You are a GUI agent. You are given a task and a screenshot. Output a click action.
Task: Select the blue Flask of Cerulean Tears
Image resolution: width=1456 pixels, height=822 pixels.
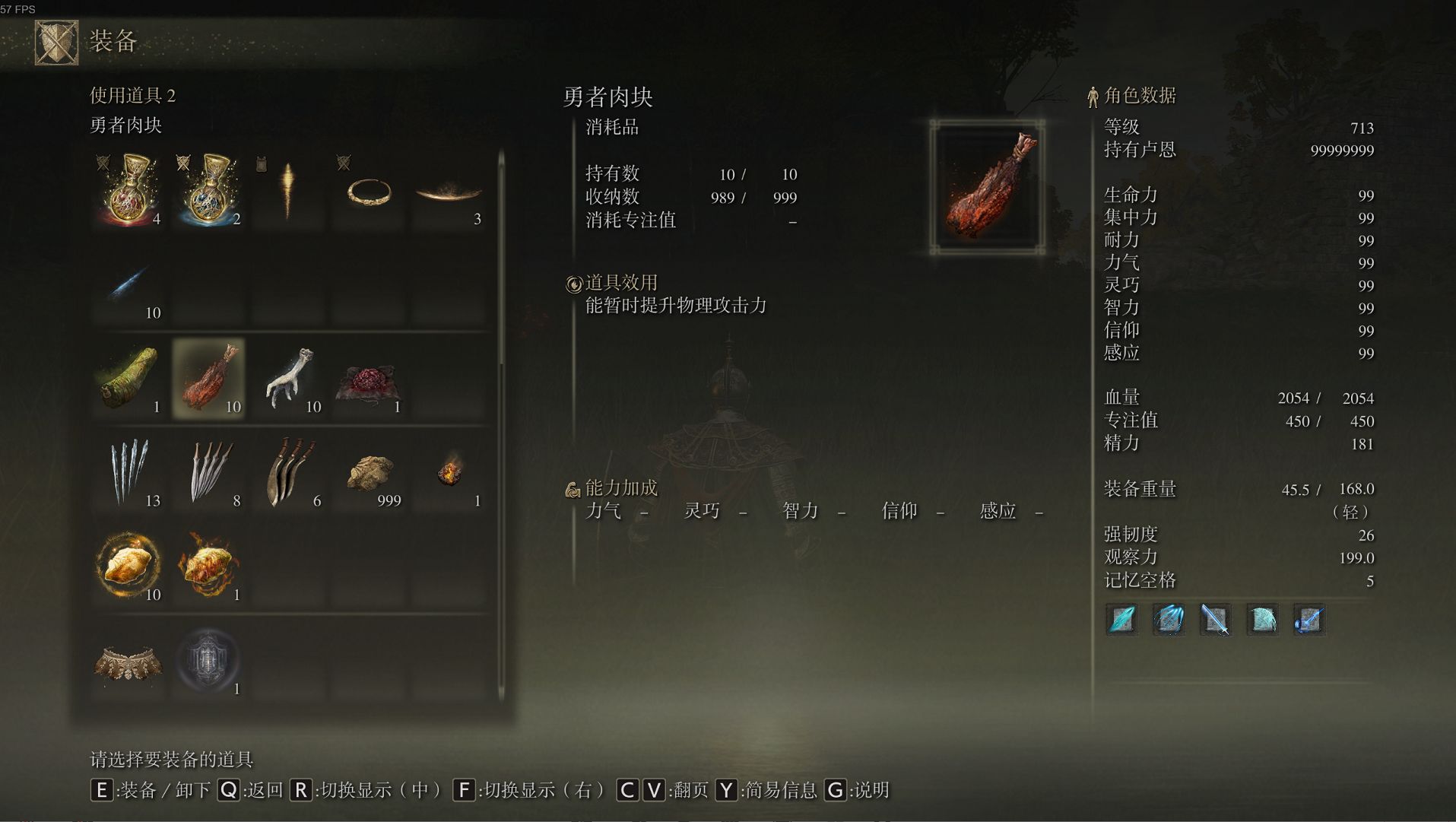click(x=208, y=191)
